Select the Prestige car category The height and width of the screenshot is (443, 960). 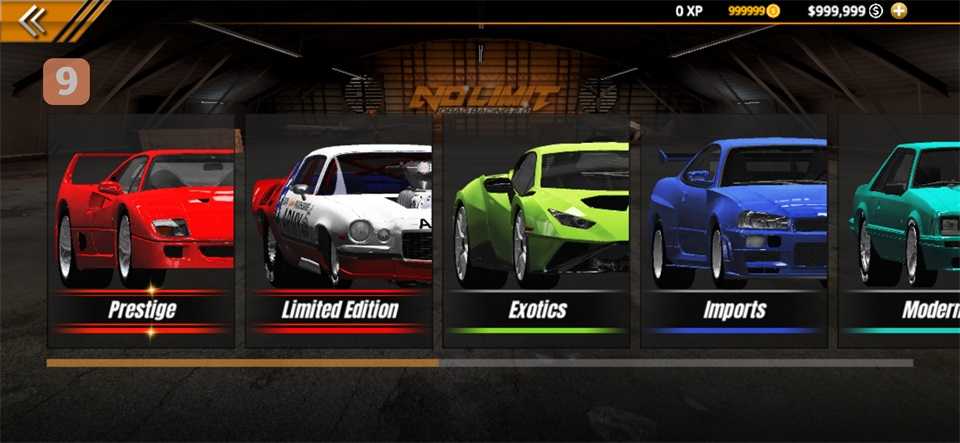pos(141,232)
